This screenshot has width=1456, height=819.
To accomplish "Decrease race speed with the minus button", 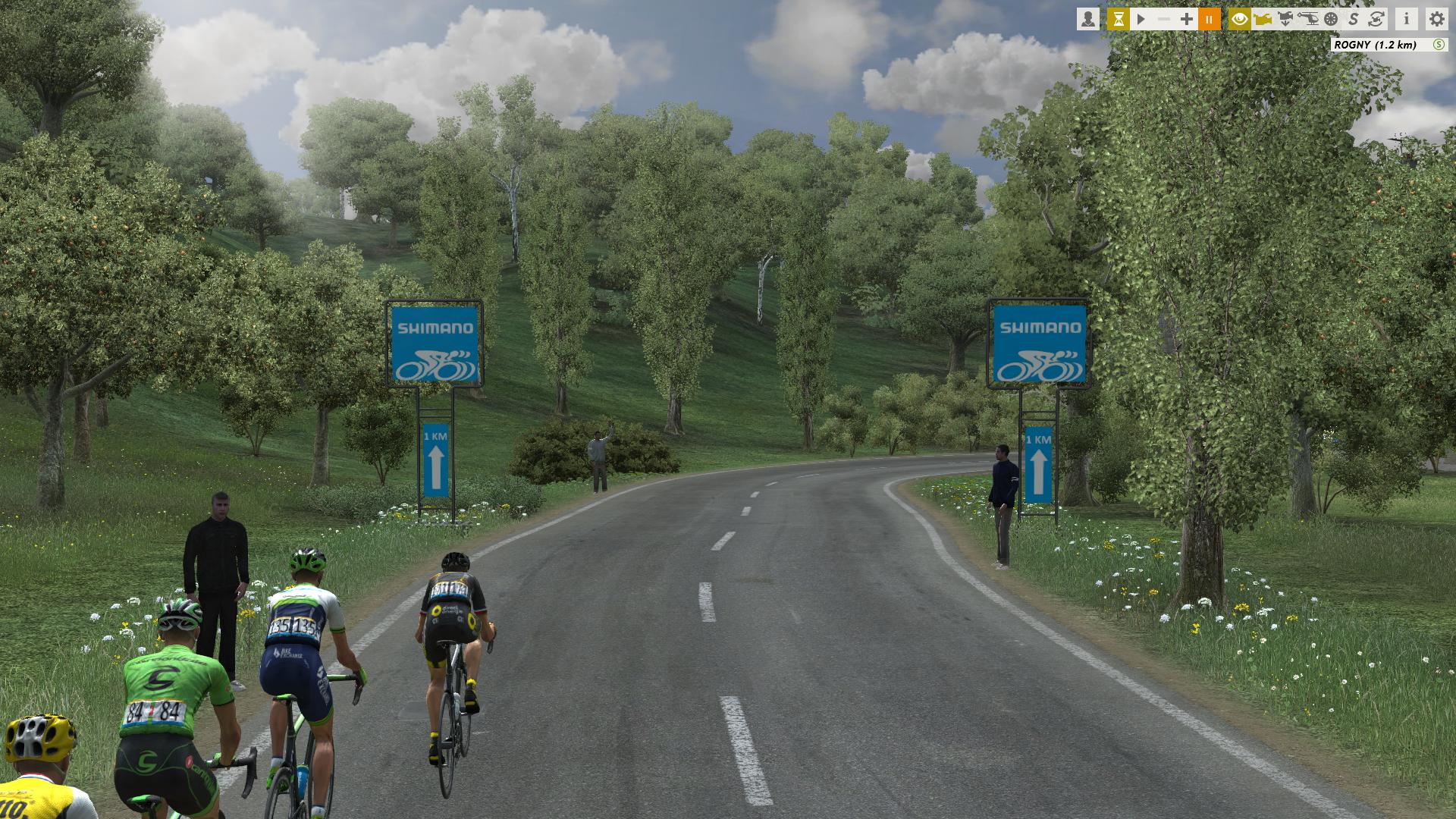I will pos(1164,19).
